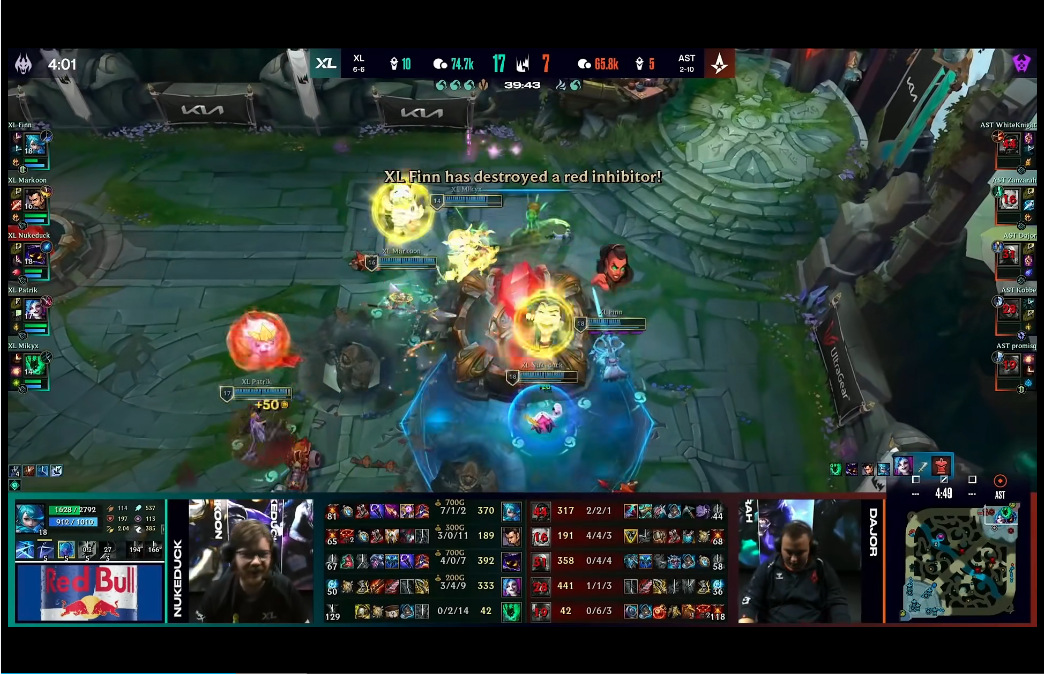Select AST WhiteKnight's champion portrait
The height and width of the screenshot is (674, 1044).
tap(1009, 145)
